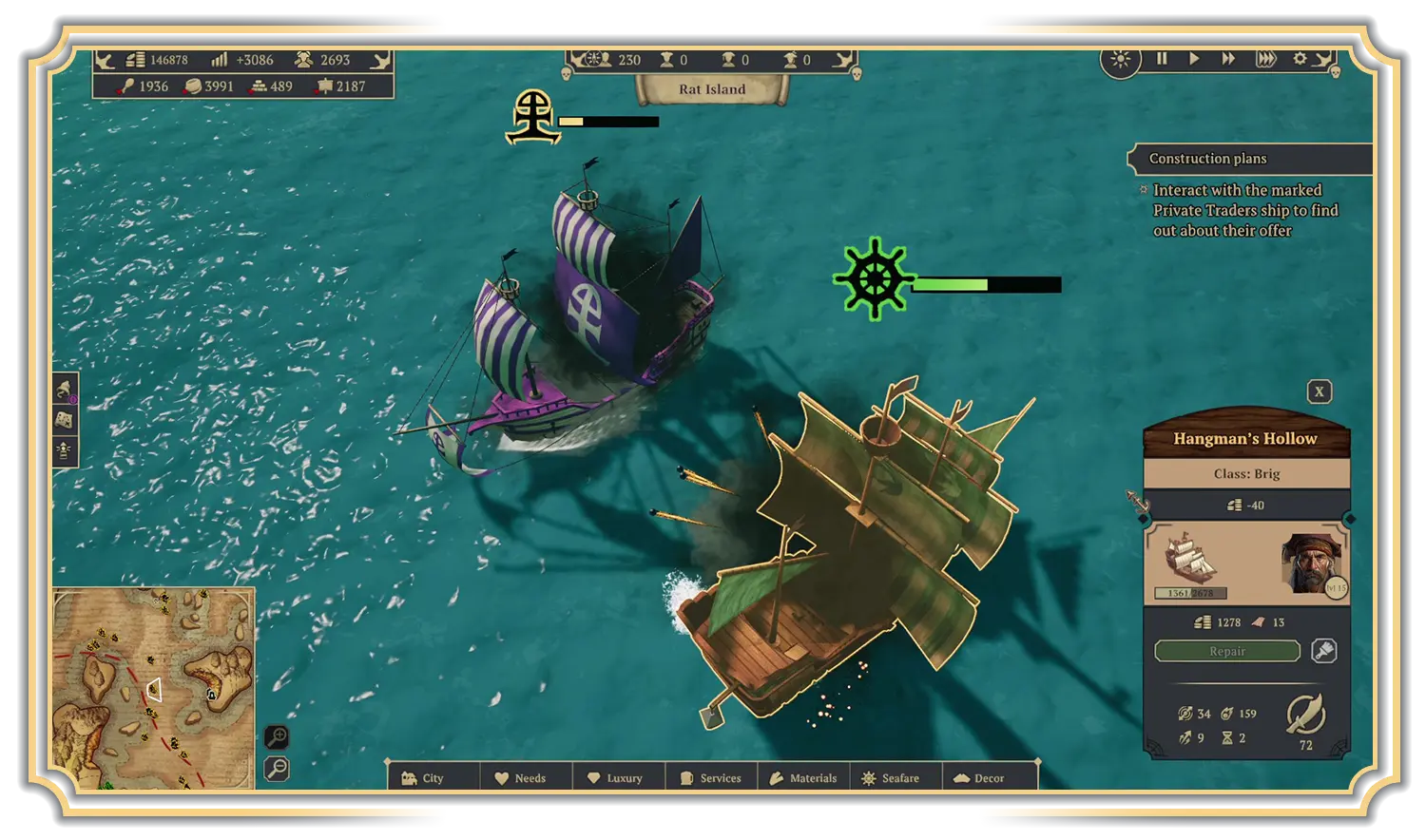Open the notifications bell in the left sidebar
The height and width of the screenshot is (840, 1426).
[63, 387]
